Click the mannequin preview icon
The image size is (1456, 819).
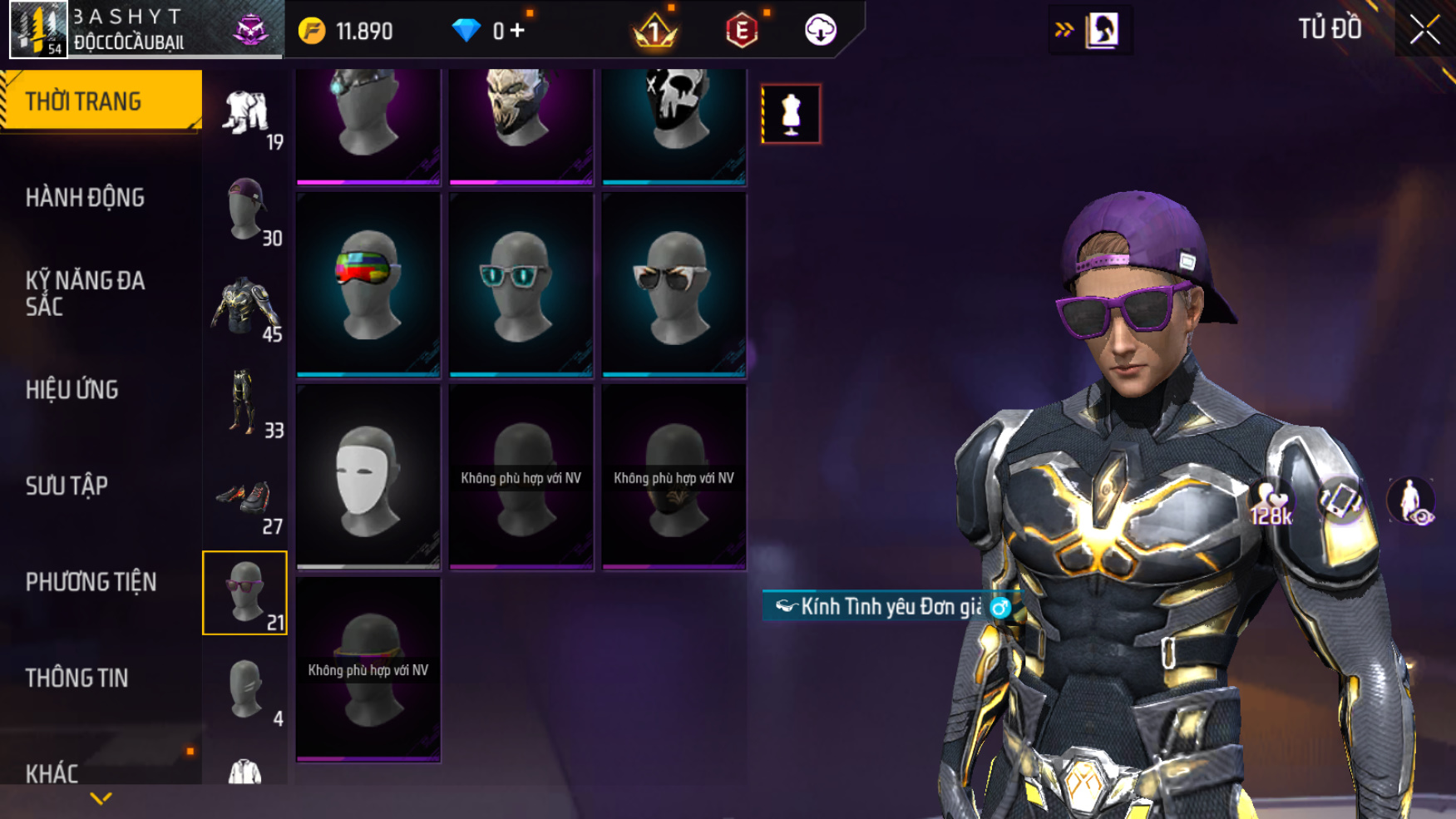pyautogui.click(x=791, y=114)
